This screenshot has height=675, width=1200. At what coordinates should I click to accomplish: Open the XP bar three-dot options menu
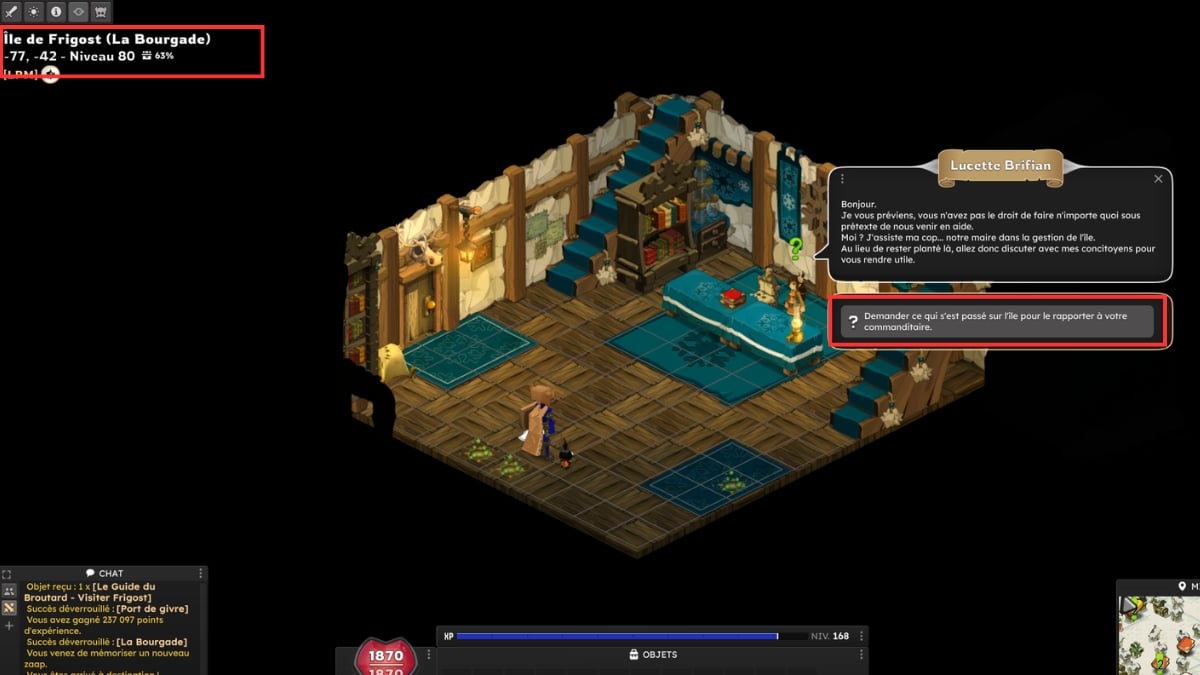862,636
